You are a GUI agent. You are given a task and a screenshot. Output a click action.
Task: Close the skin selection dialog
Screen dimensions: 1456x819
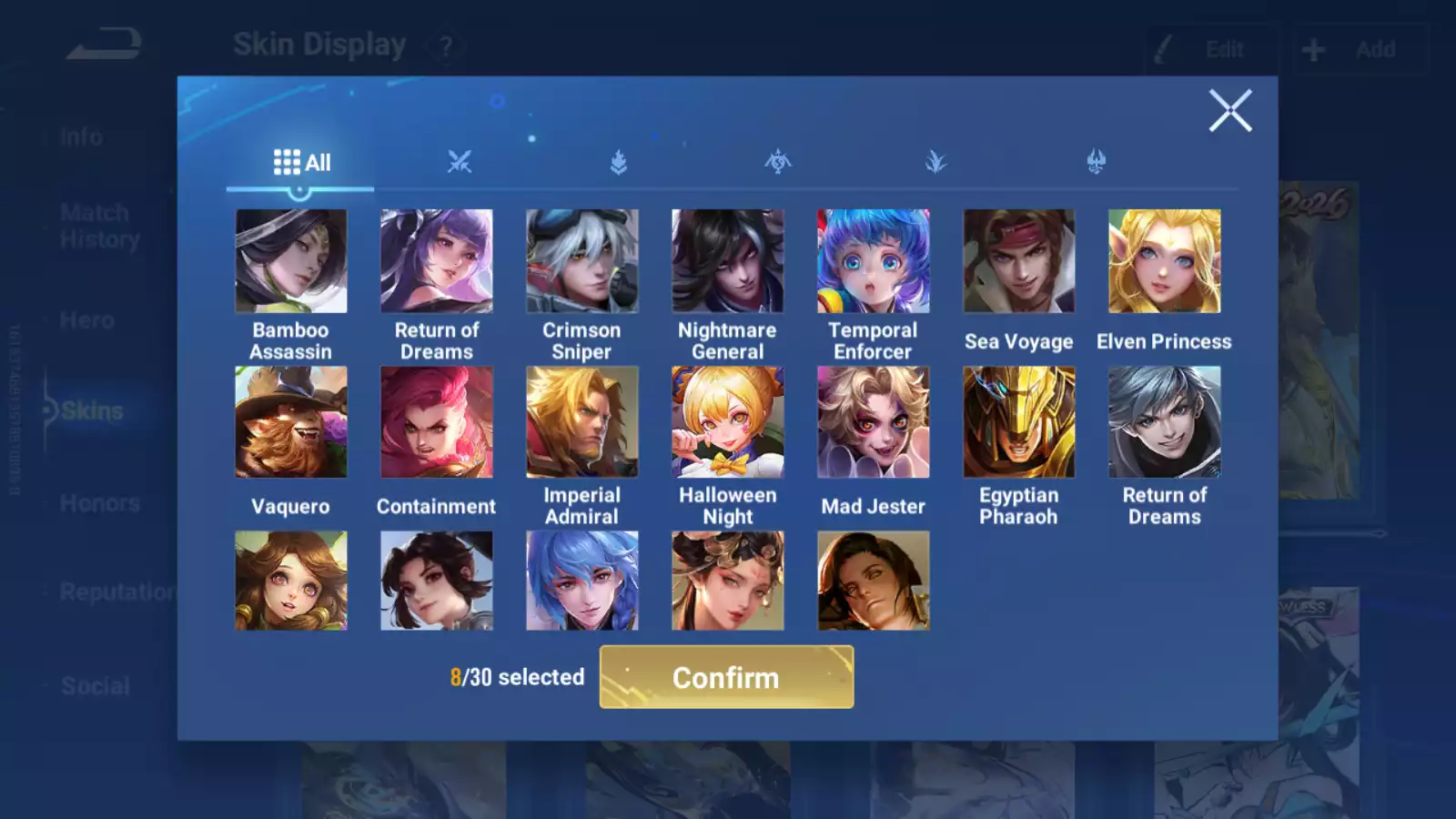point(1230,111)
